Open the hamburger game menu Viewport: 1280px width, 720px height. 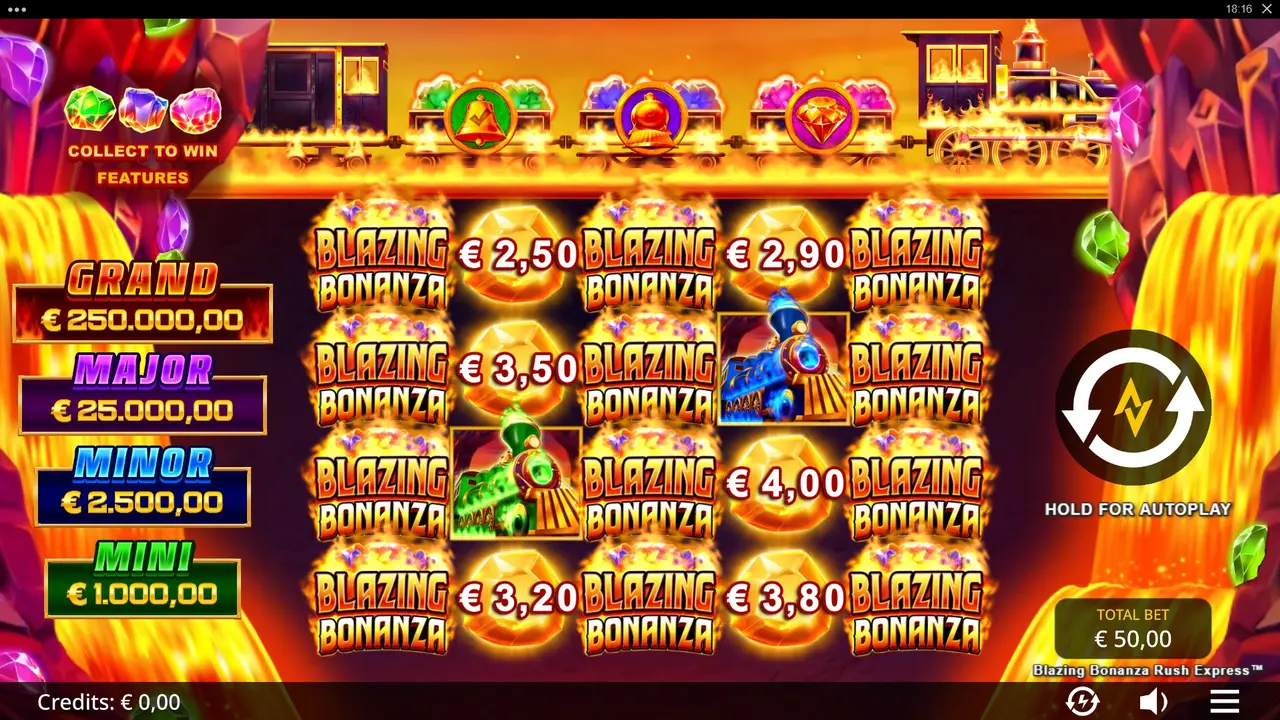click(x=1222, y=700)
